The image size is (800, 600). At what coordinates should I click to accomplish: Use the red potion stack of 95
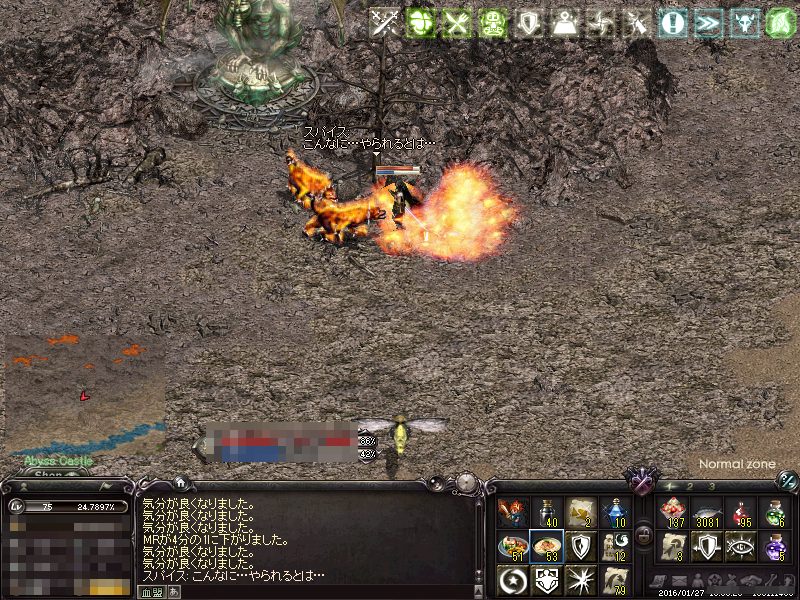point(741,513)
